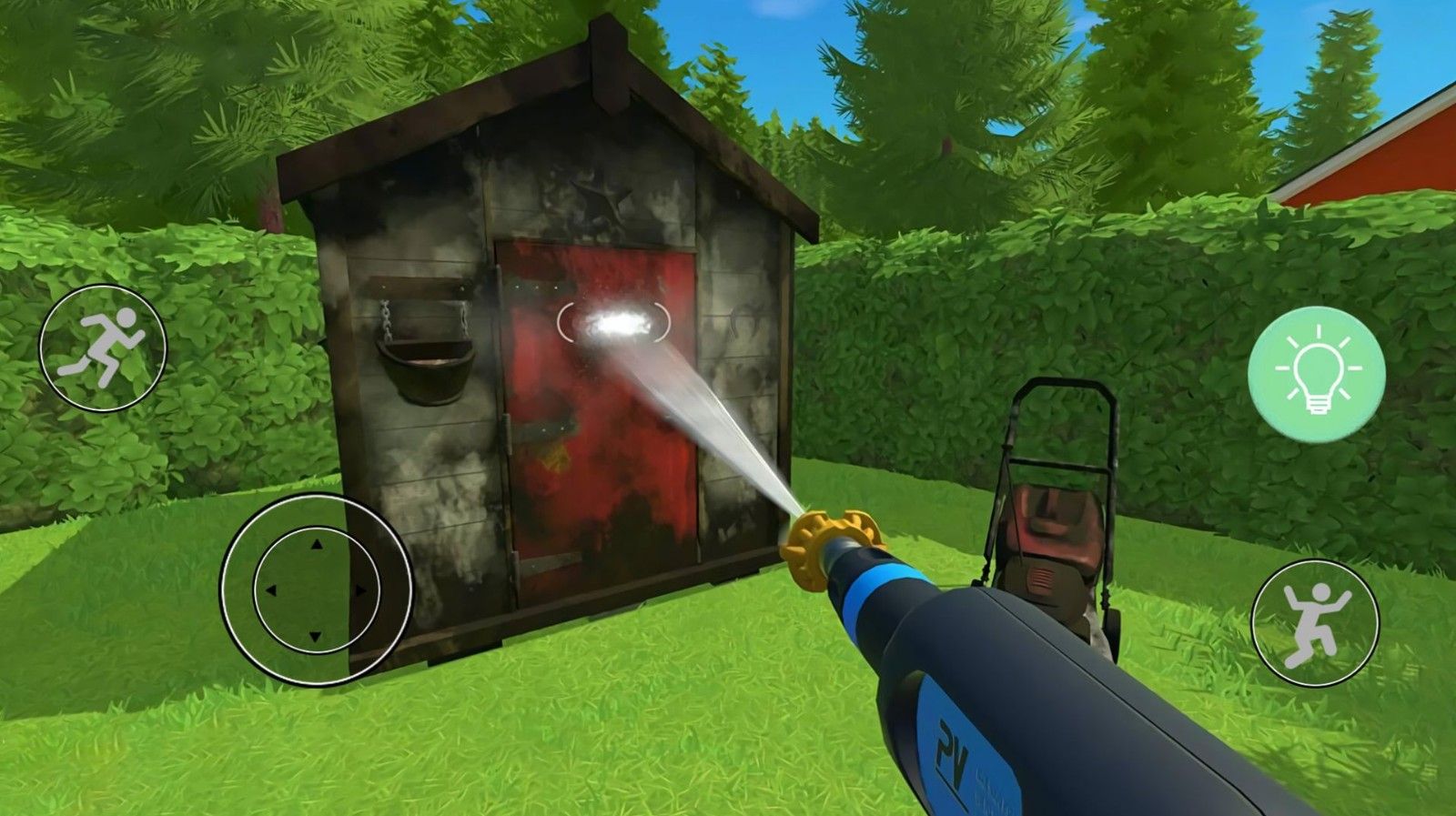Tap the sprint running-figure button
Image resolution: width=1456 pixels, height=816 pixels.
tap(103, 348)
